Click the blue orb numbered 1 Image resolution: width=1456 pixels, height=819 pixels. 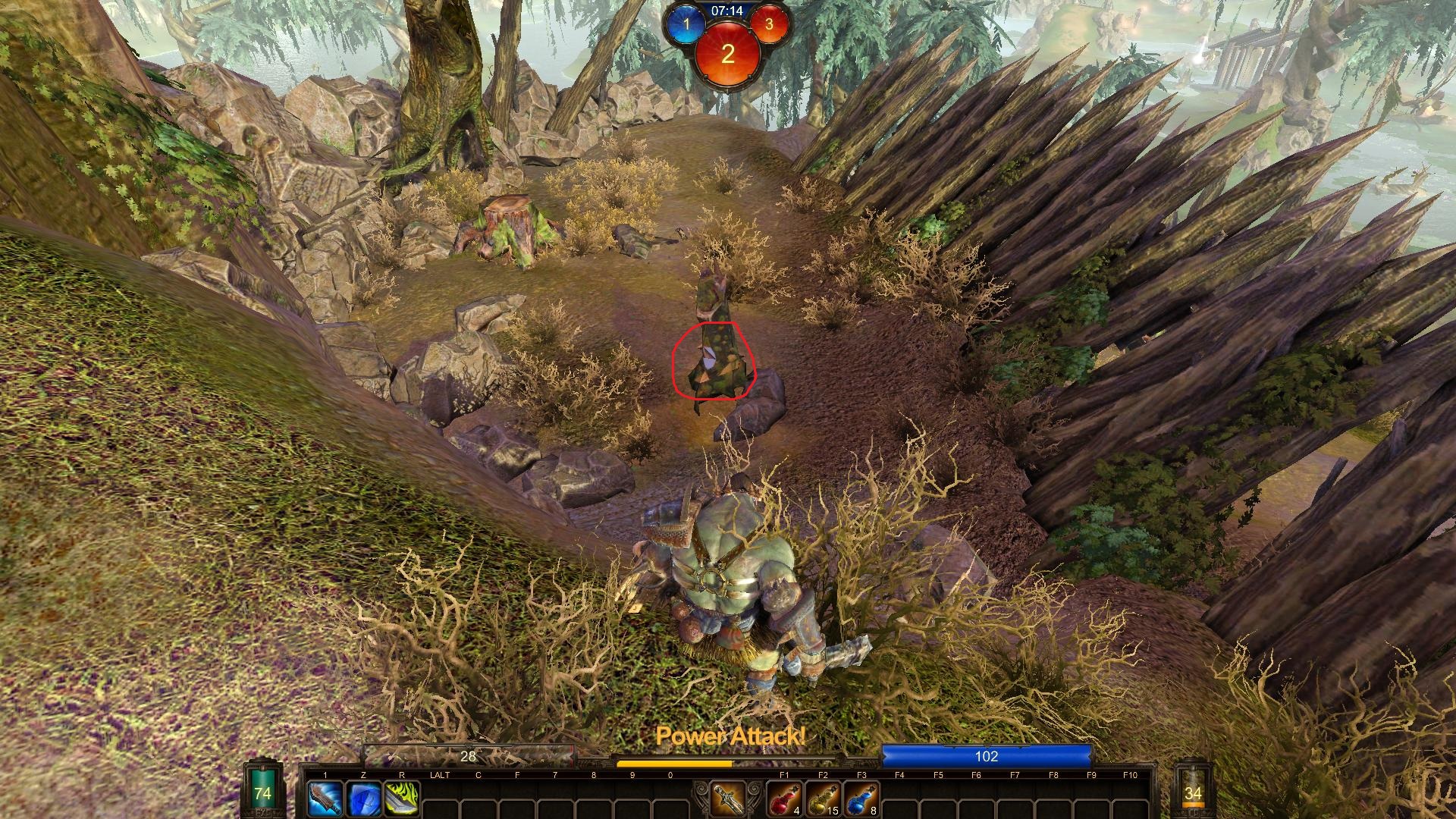(687, 24)
